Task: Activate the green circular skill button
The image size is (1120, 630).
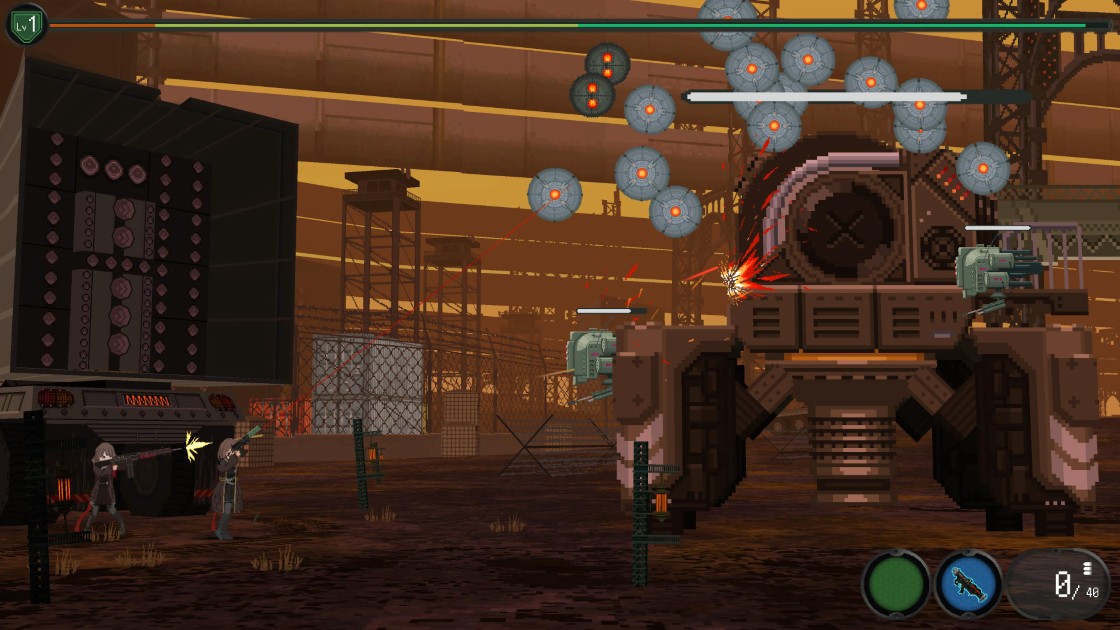Action: coord(896,584)
